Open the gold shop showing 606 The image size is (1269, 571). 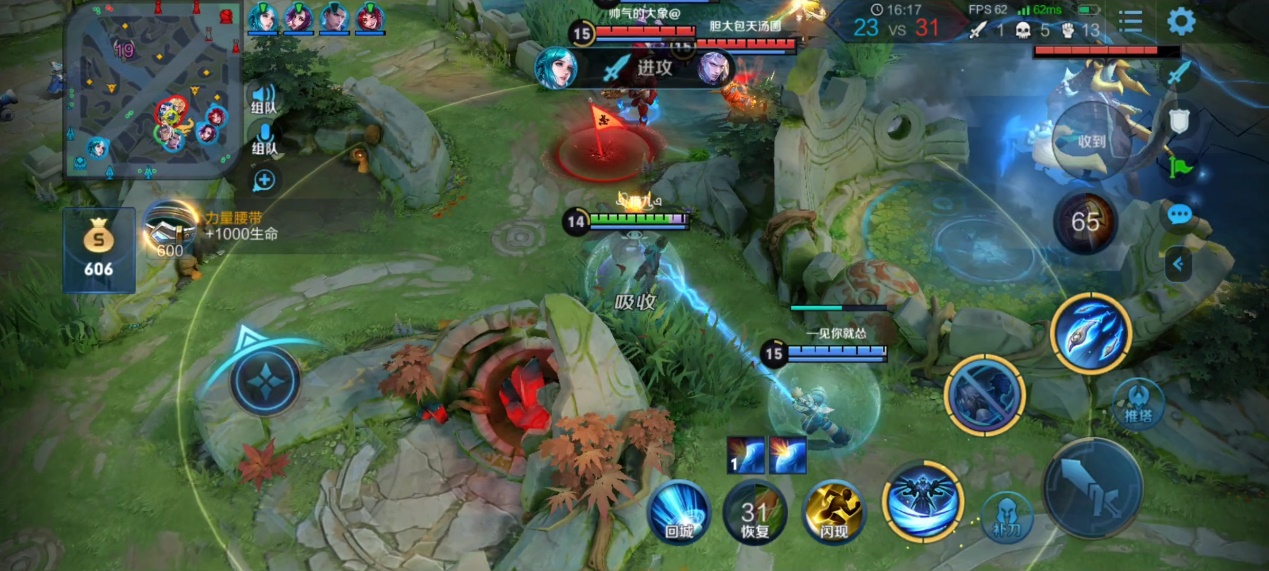point(98,250)
